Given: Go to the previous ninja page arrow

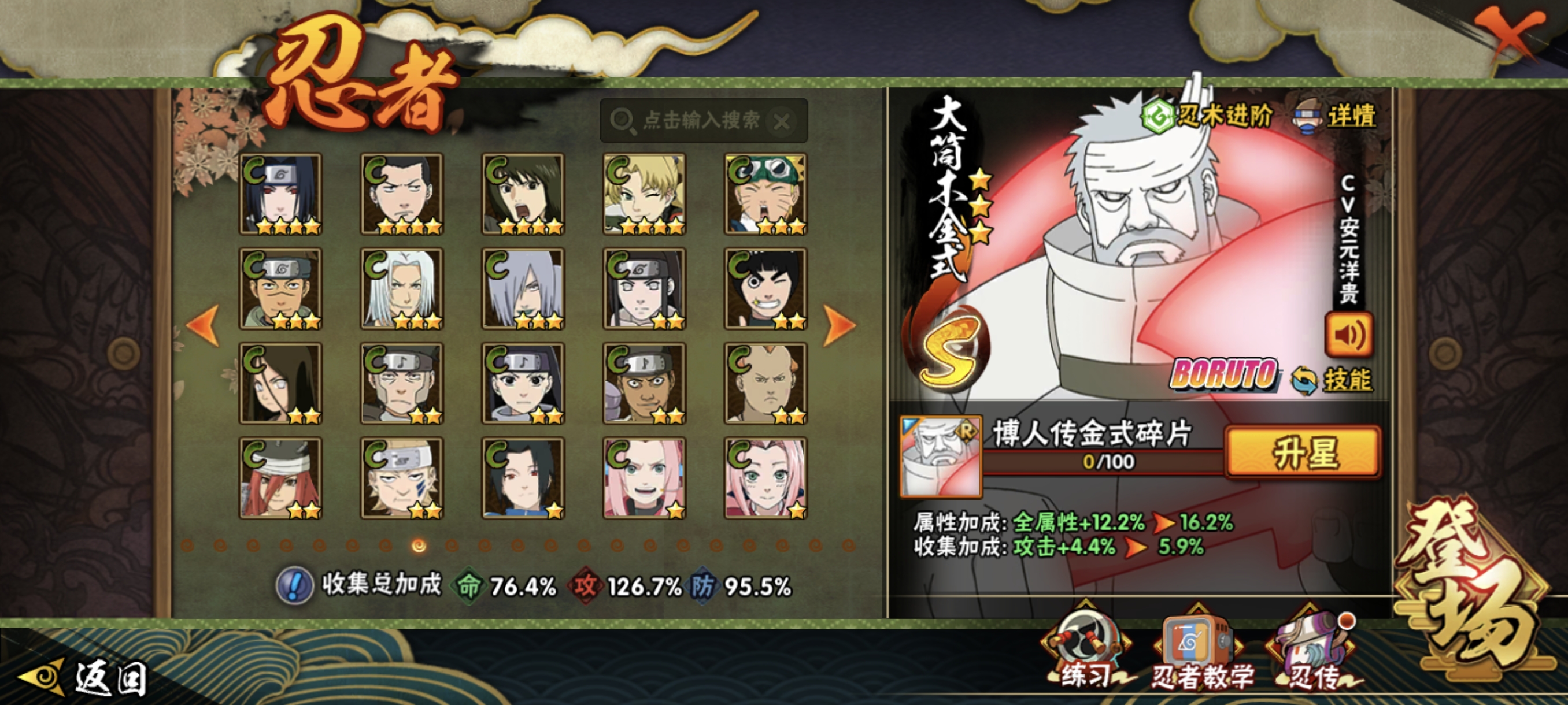Looking at the screenshot, I should tap(204, 325).
